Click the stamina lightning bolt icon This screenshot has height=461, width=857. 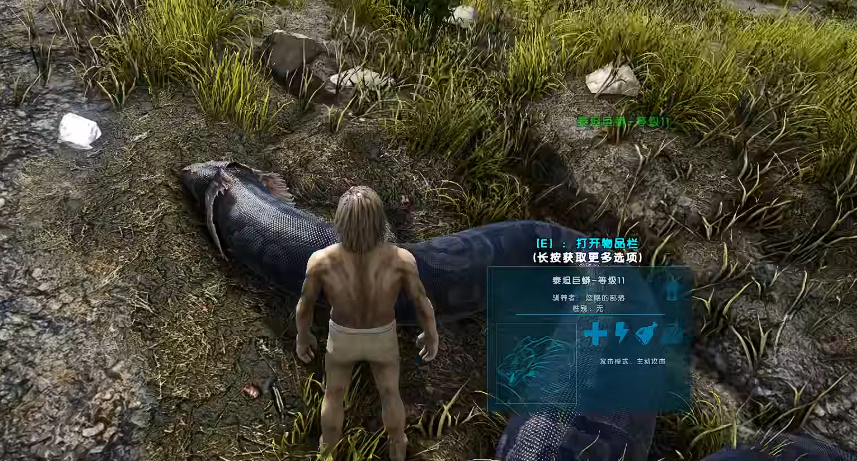tap(621, 334)
